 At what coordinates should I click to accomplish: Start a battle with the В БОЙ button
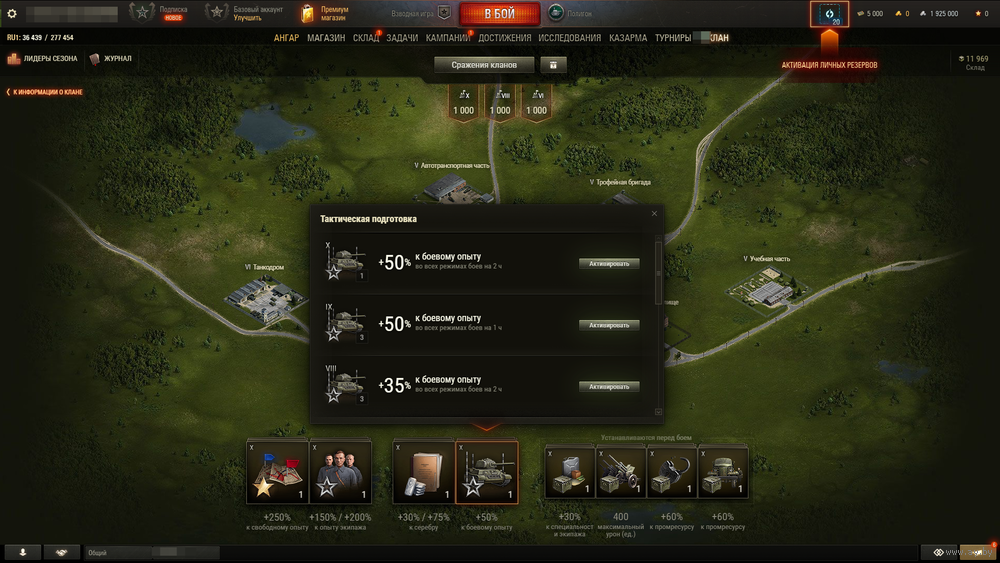tap(500, 14)
